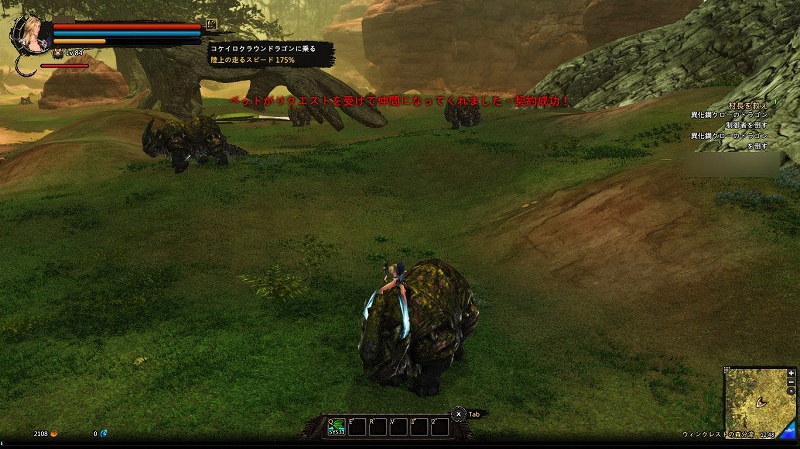Zoom in the minimap with the plus button
Screen dimensions: 800x449
pyautogui.click(x=791, y=373)
